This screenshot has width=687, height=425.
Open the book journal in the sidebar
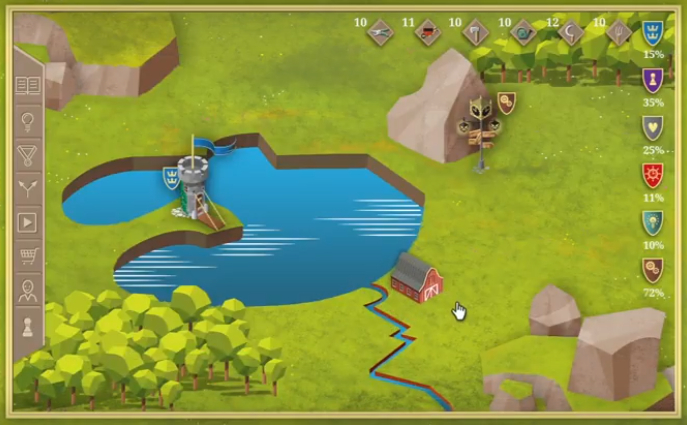click(x=28, y=86)
